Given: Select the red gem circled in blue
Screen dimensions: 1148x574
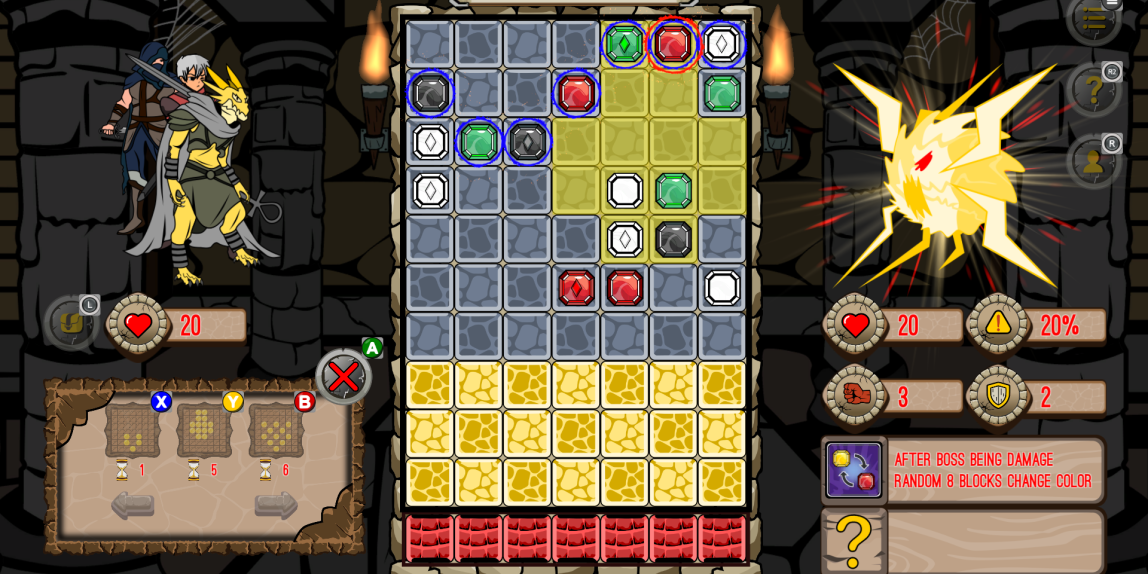Looking at the screenshot, I should tap(576, 93).
